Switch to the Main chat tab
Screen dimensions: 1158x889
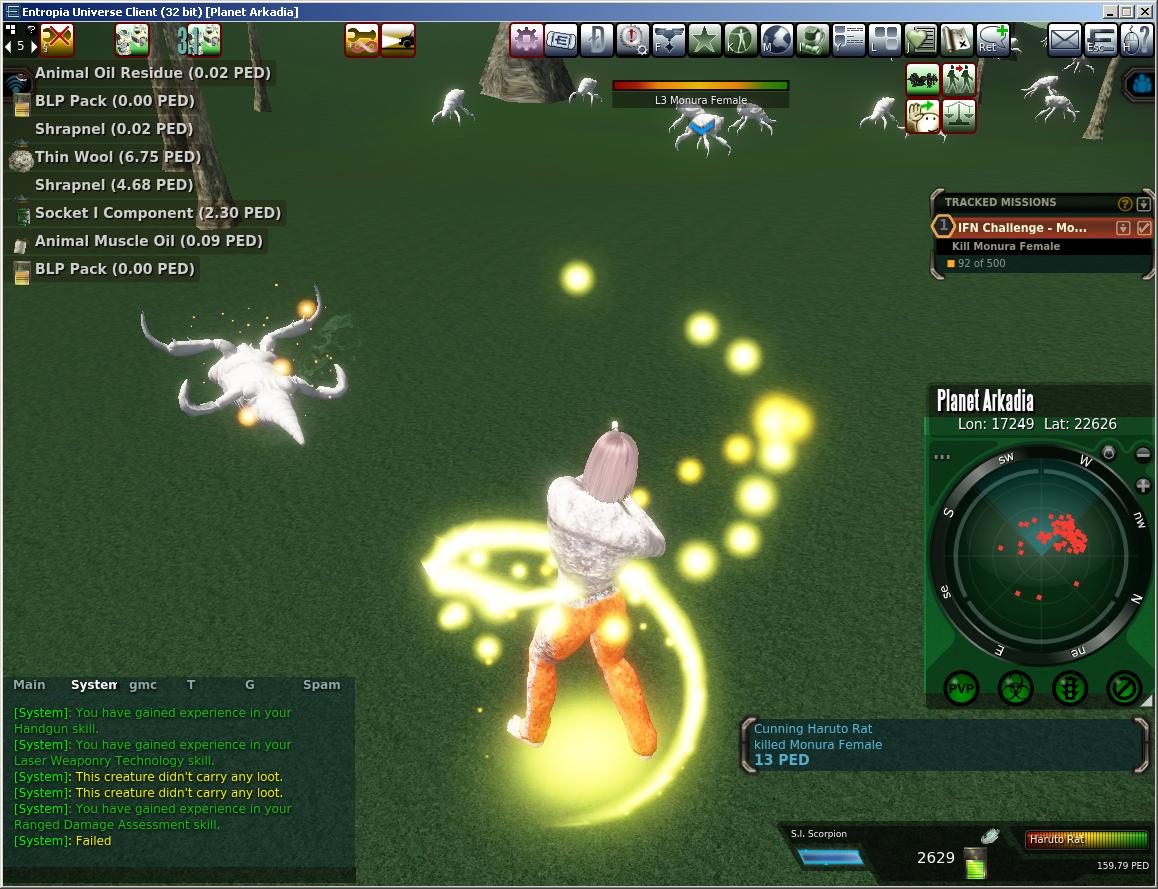pos(29,685)
